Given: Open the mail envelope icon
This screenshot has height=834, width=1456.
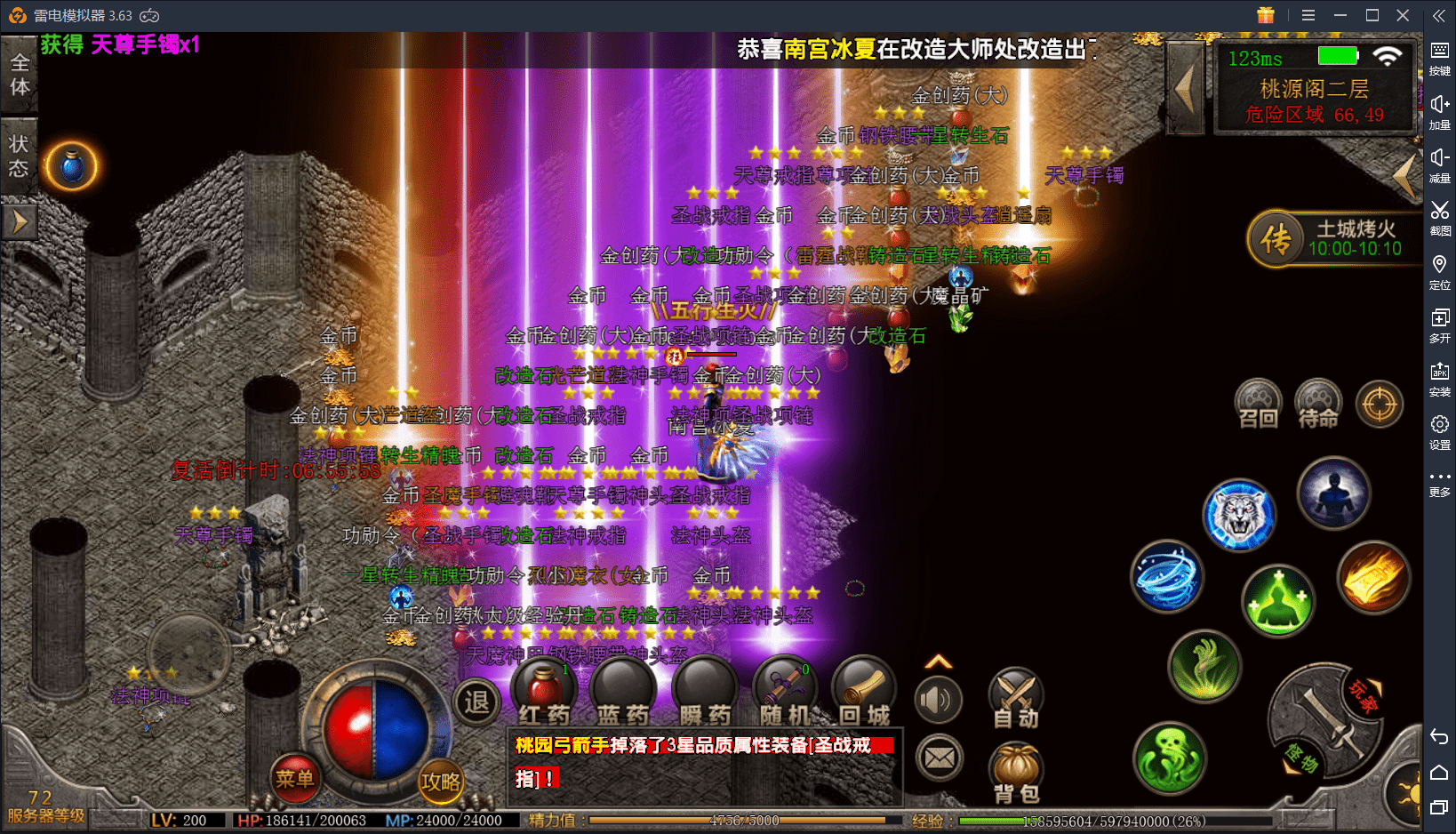Looking at the screenshot, I should [939, 758].
